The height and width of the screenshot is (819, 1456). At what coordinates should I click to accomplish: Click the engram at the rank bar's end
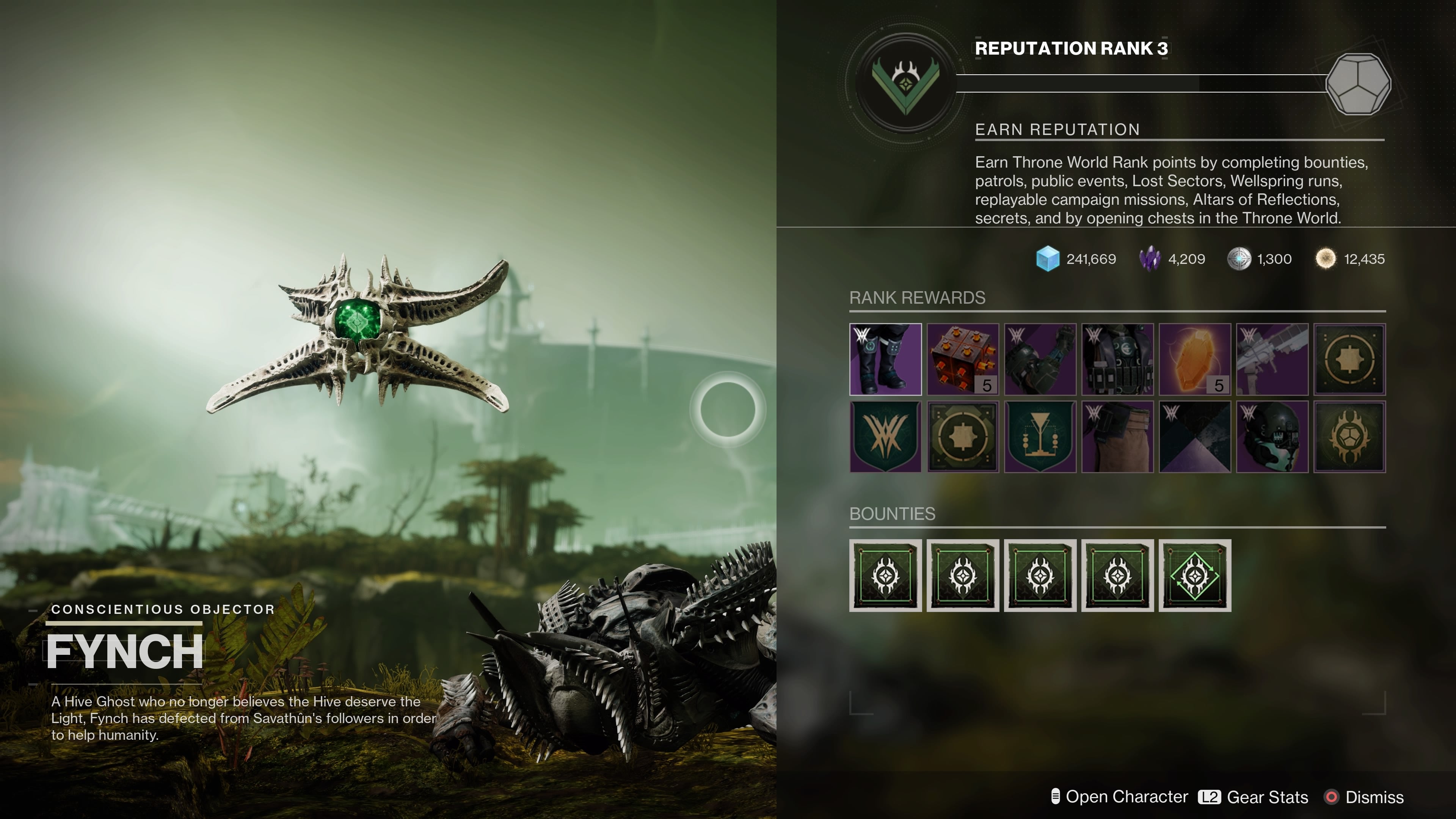1358,84
